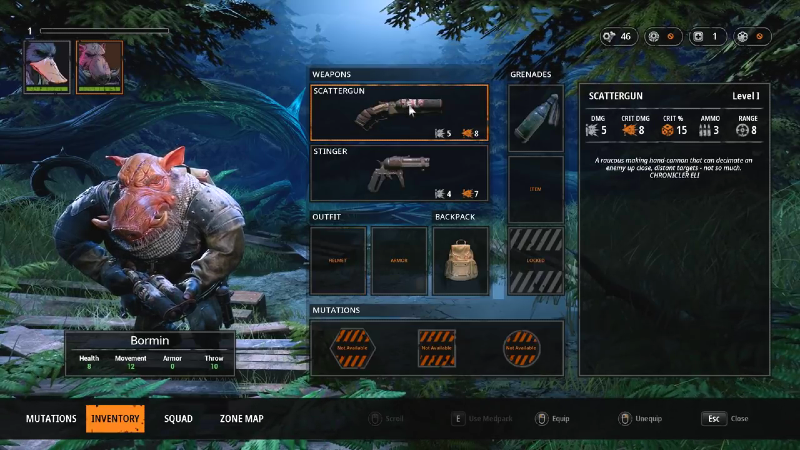The image size is (800, 450).
Task: Open the Squad tab
Action: (x=178, y=418)
